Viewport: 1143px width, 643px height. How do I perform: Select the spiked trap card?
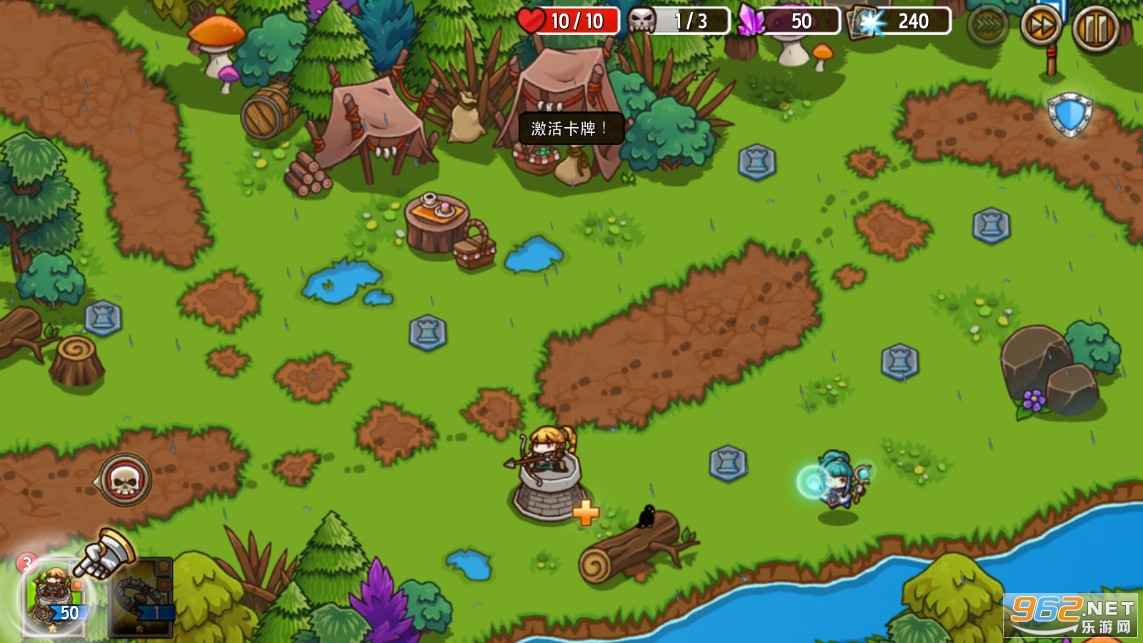pyautogui.click(x=140, y=597)
